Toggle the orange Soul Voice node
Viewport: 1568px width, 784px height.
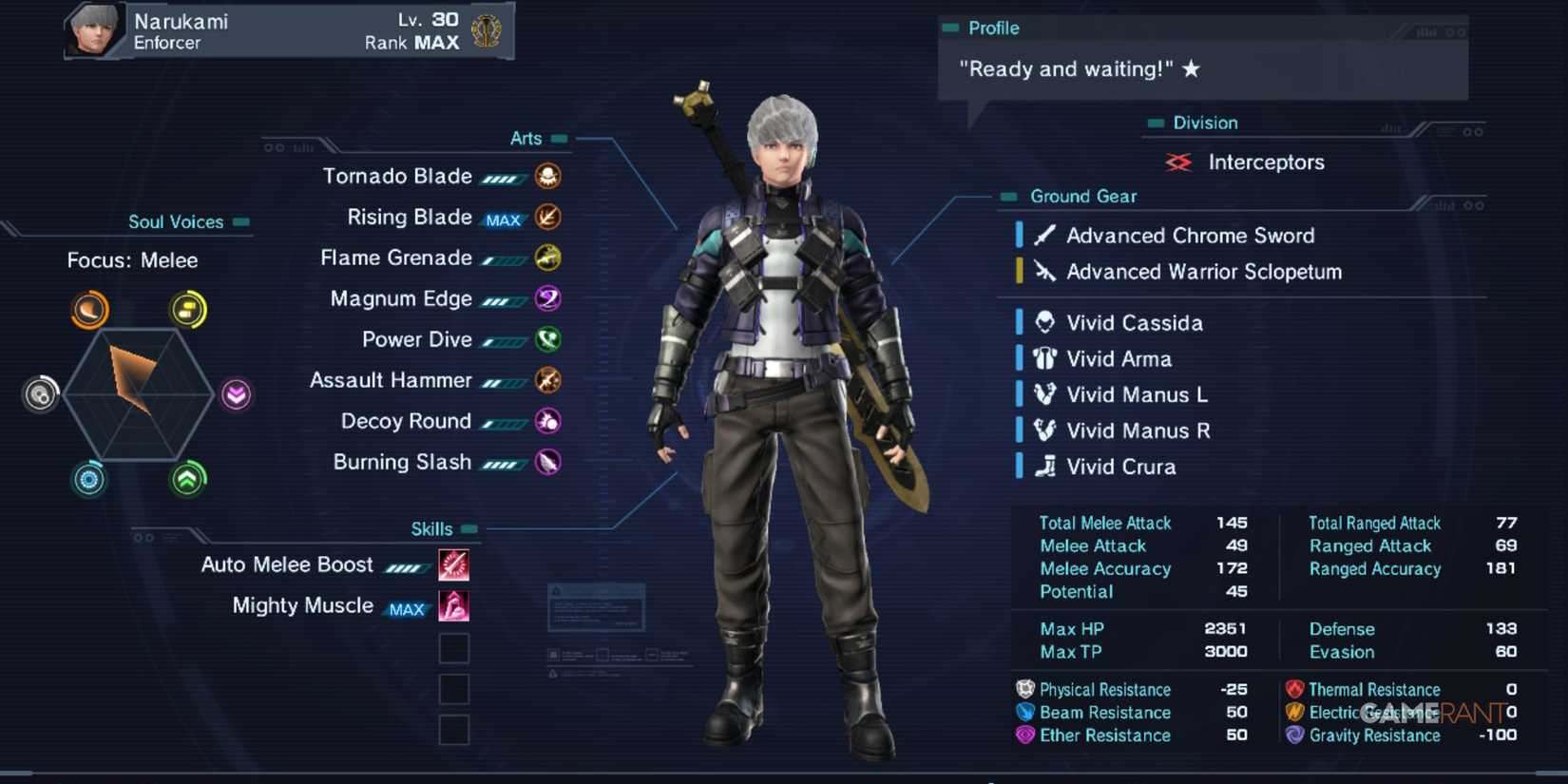coord(90,310)
